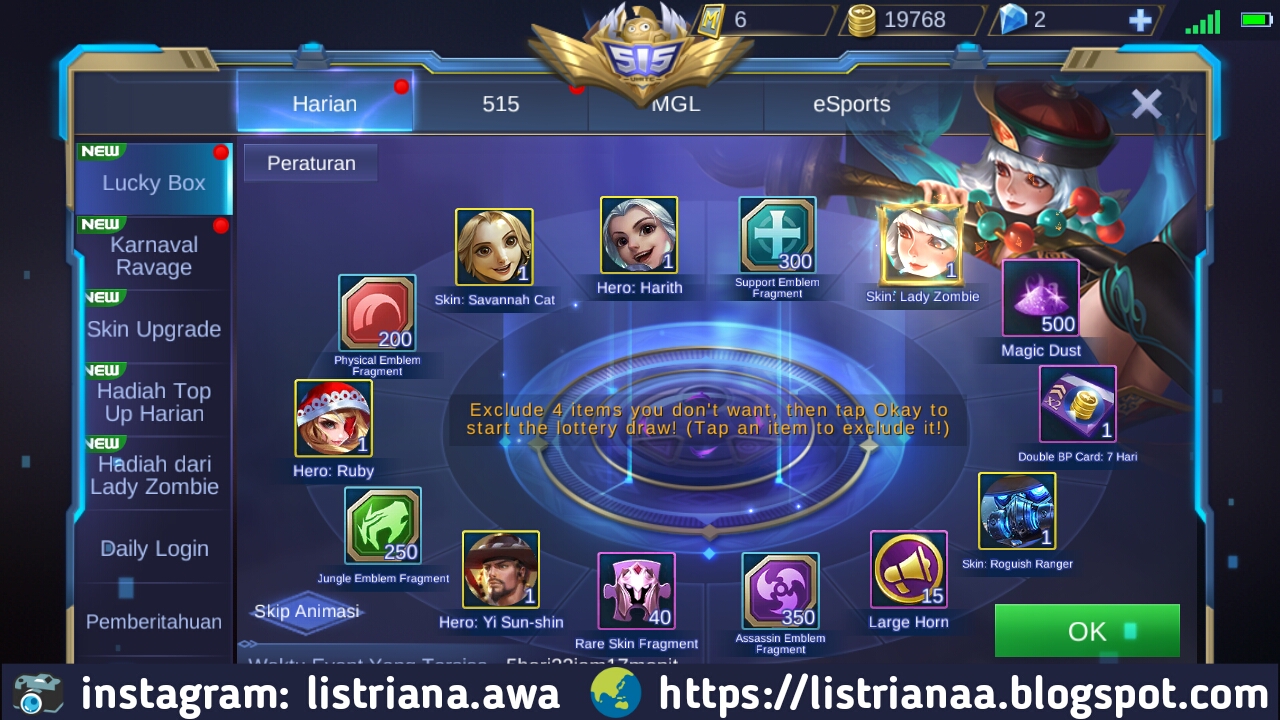Image resolution: width=1280 pixels, height=720 pixels.
Task: Open the Skin Upgrade event section
Action: pyautogui.click(x=154, y=329)
